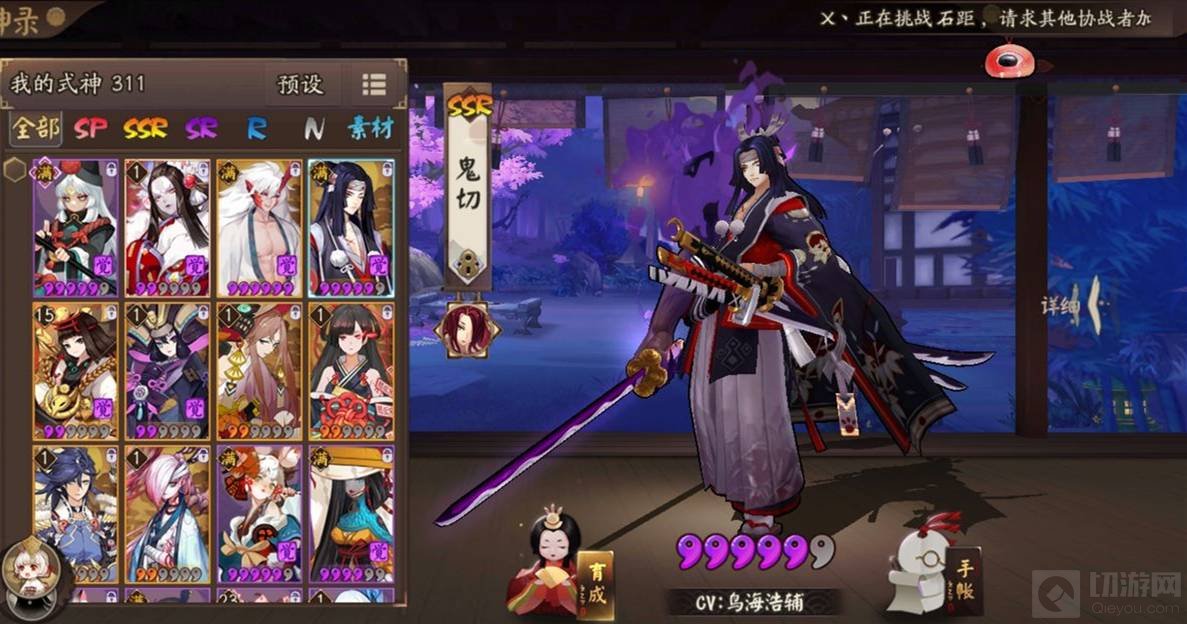Switch to the SP rarity tab
This screenshot has width=1187, height=624.
(x=90, y=129)
